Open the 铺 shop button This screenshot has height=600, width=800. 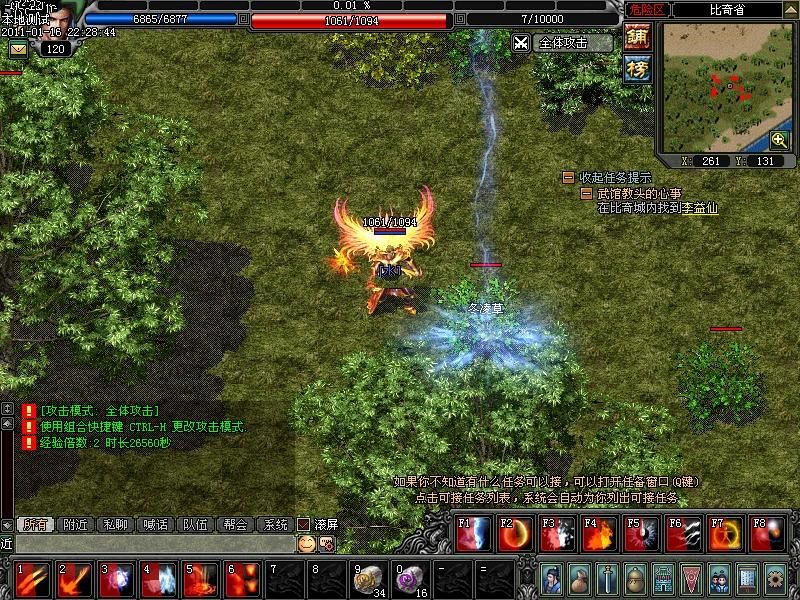(637, 37)
